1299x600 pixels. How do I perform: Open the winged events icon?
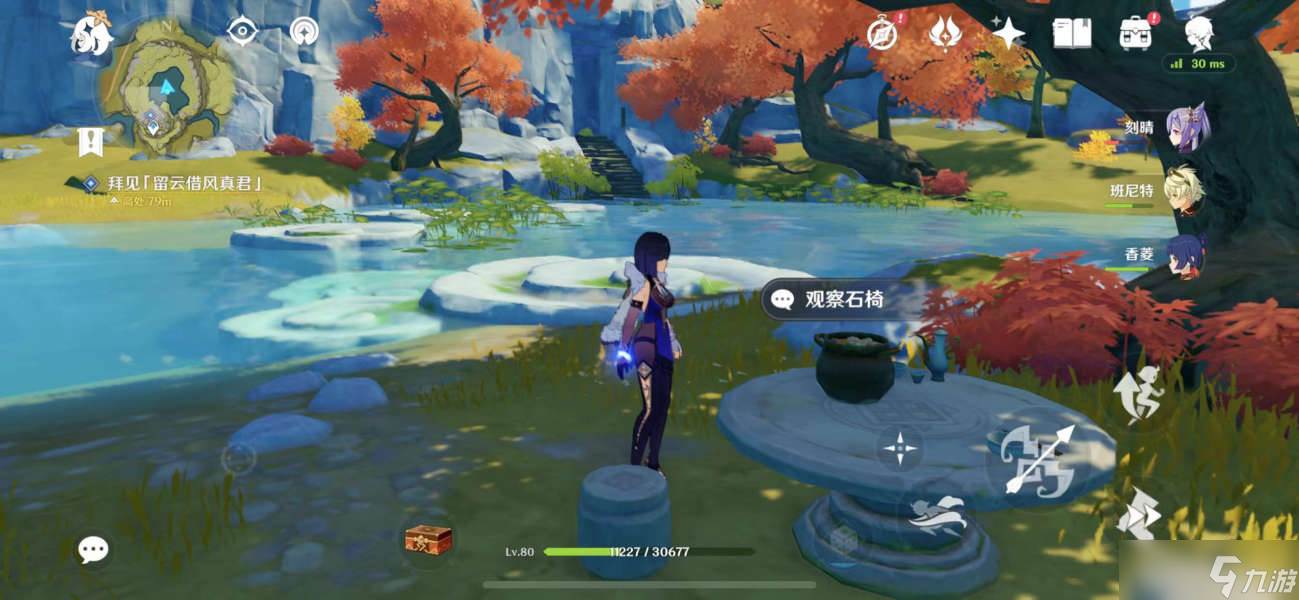coord(945,33)
